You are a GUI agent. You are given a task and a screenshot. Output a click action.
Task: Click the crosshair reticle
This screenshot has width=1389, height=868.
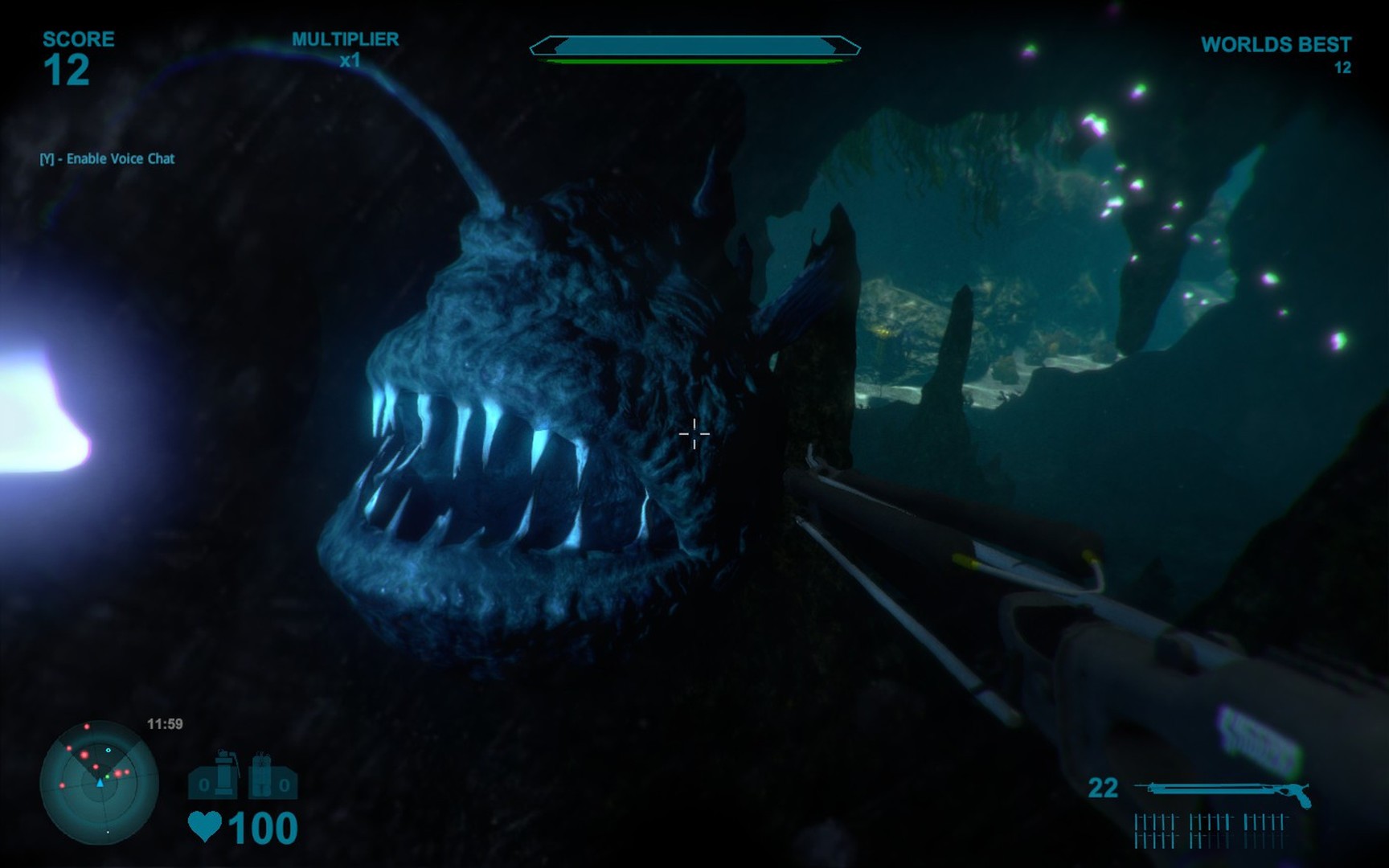point(693,434)
